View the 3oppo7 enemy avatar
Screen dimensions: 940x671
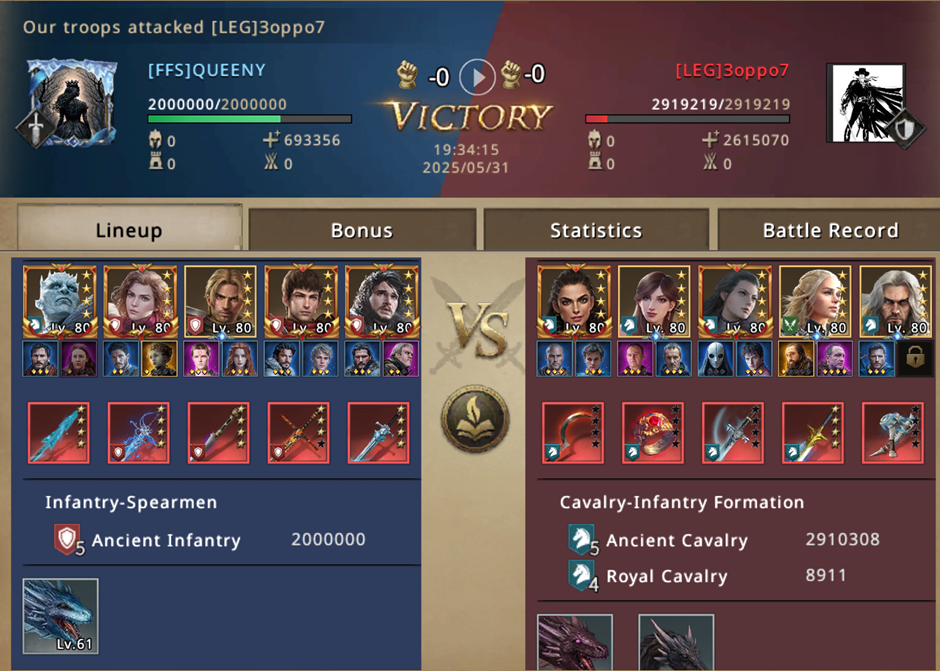[x=865, y=103]
